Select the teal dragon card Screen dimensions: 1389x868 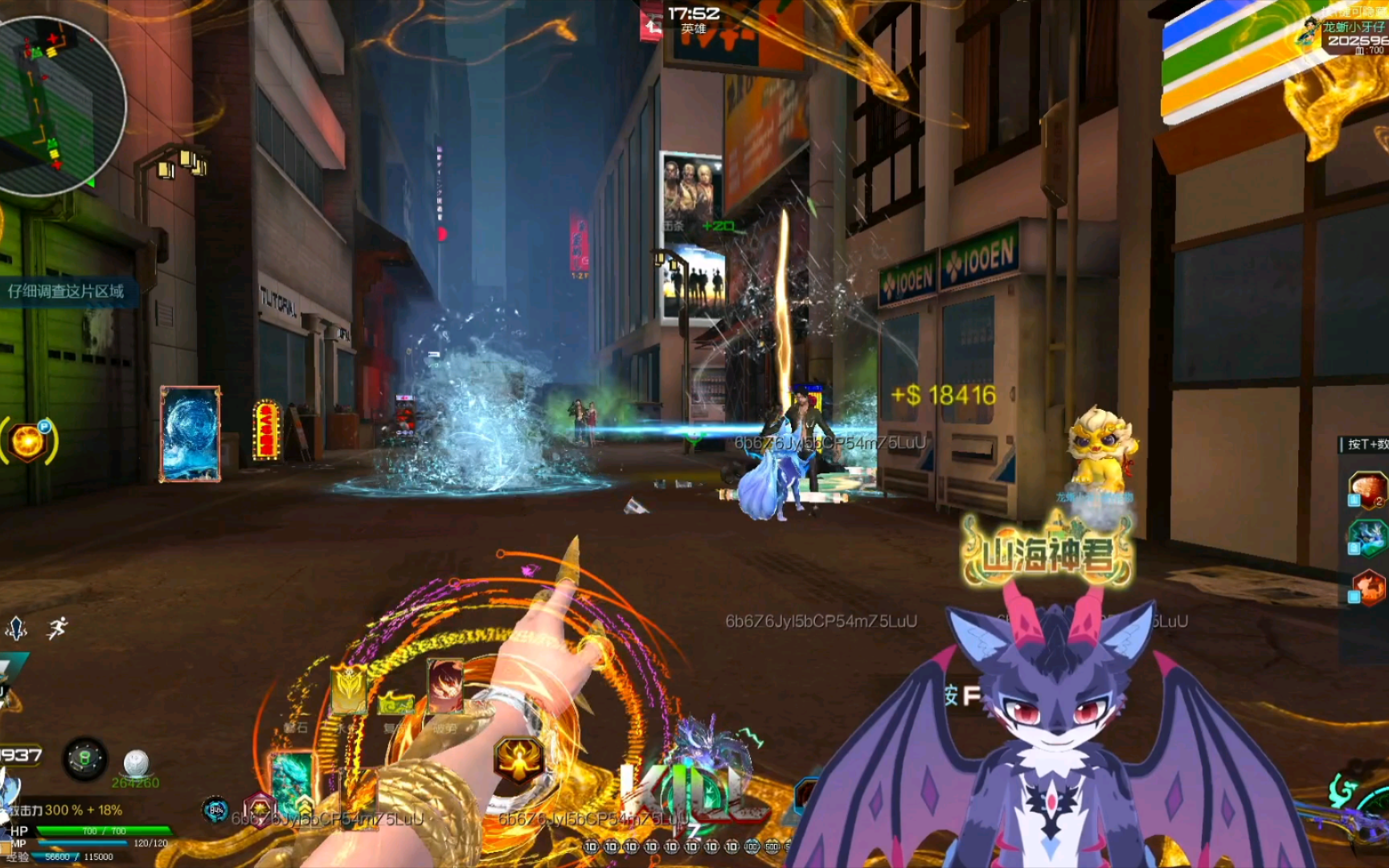(292, 784)
